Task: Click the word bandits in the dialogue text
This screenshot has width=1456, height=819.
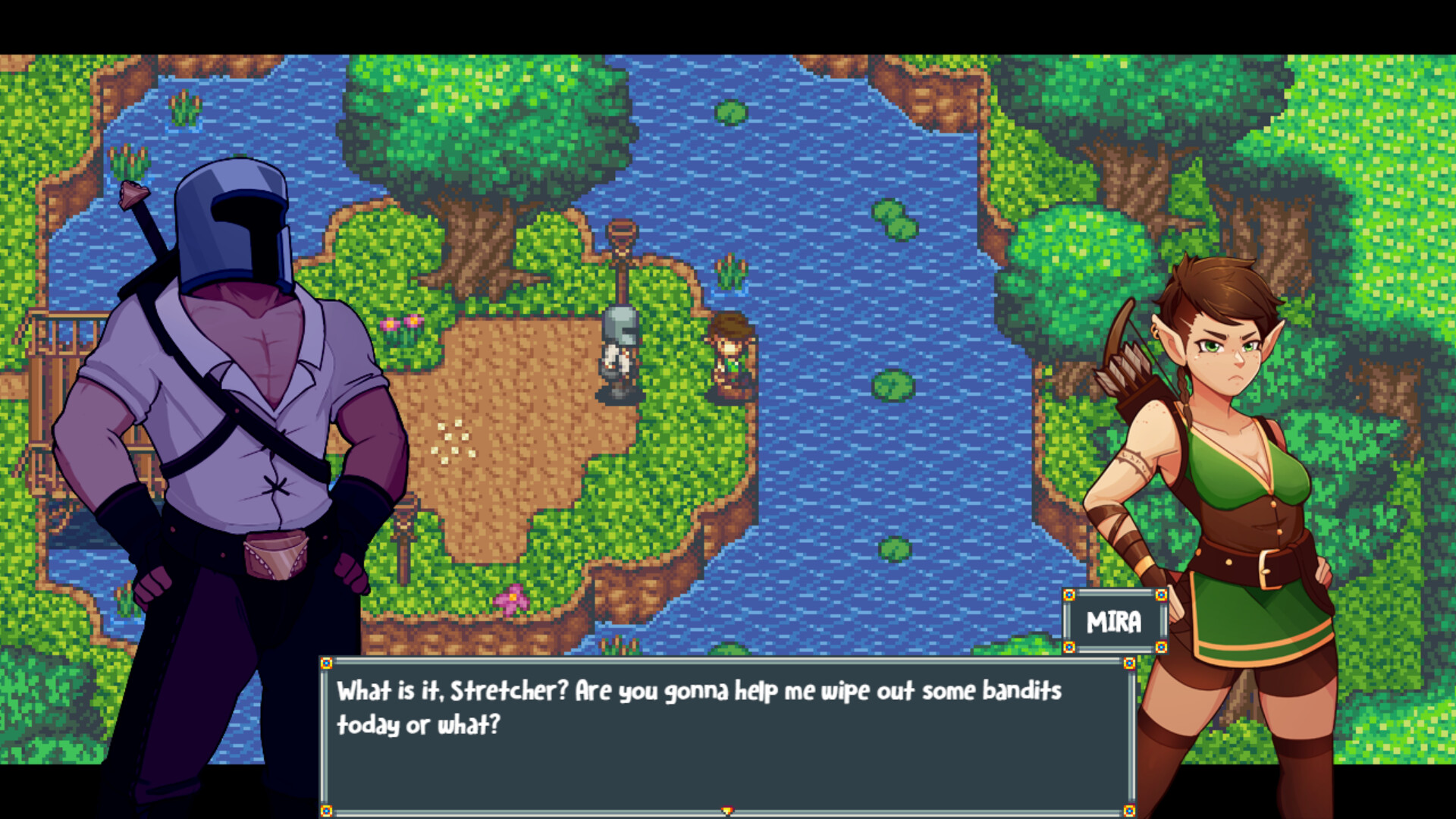Action: (1022, 691)
